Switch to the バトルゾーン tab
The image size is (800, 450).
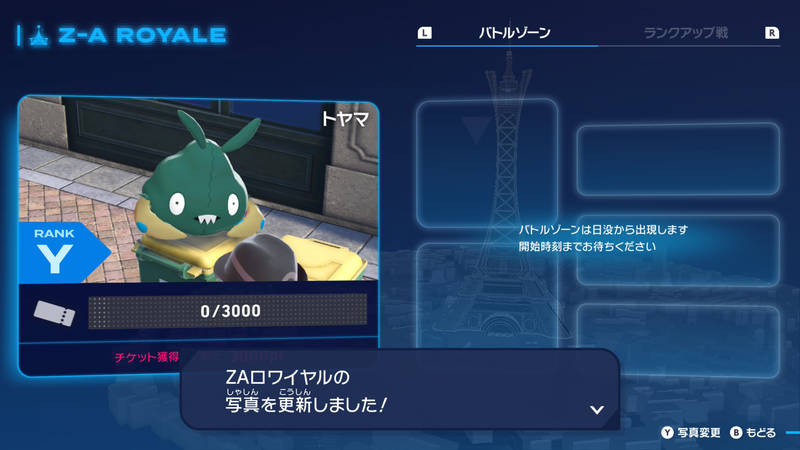(x=514, y=33)
